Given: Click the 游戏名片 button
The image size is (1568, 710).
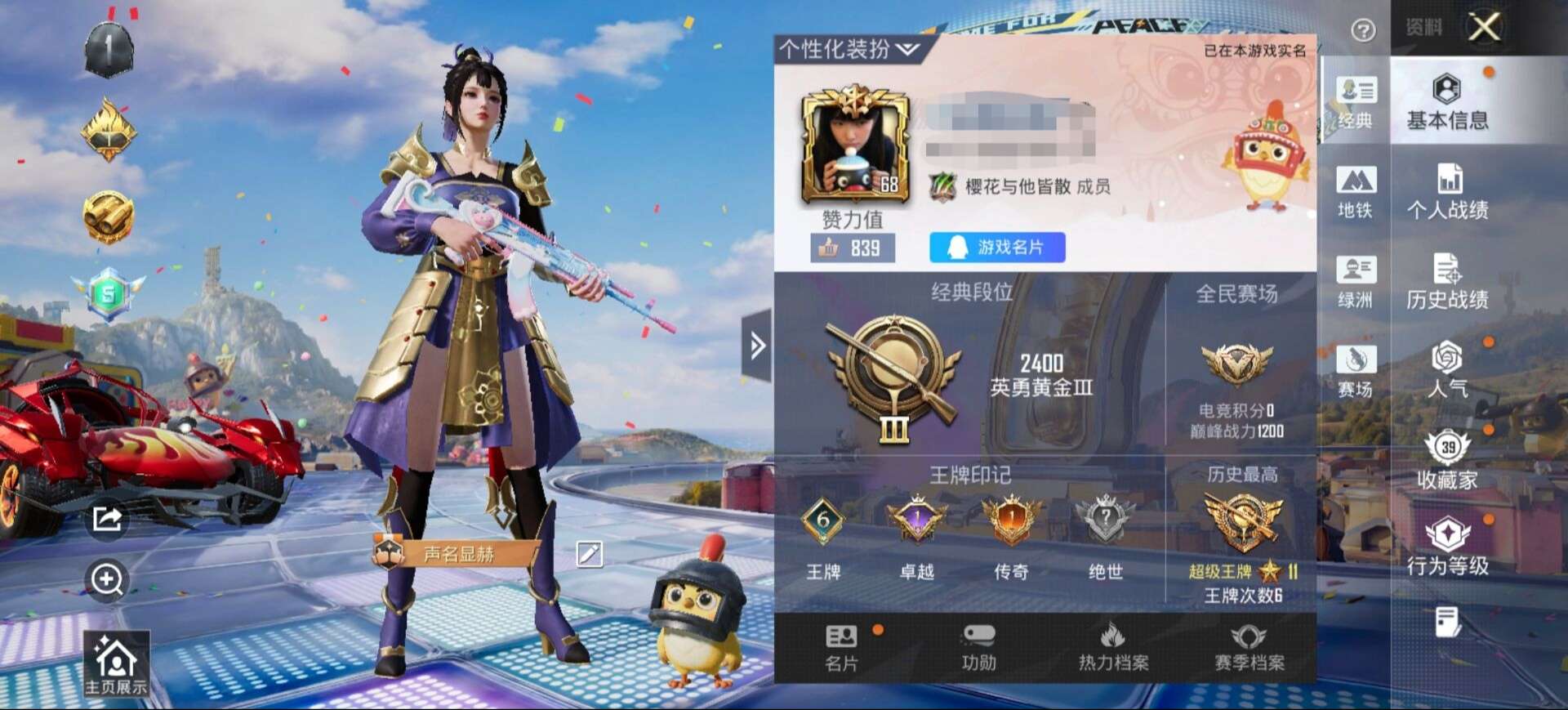Looking at the screenshot, I should pyautogui.click(x=998, y=248).
